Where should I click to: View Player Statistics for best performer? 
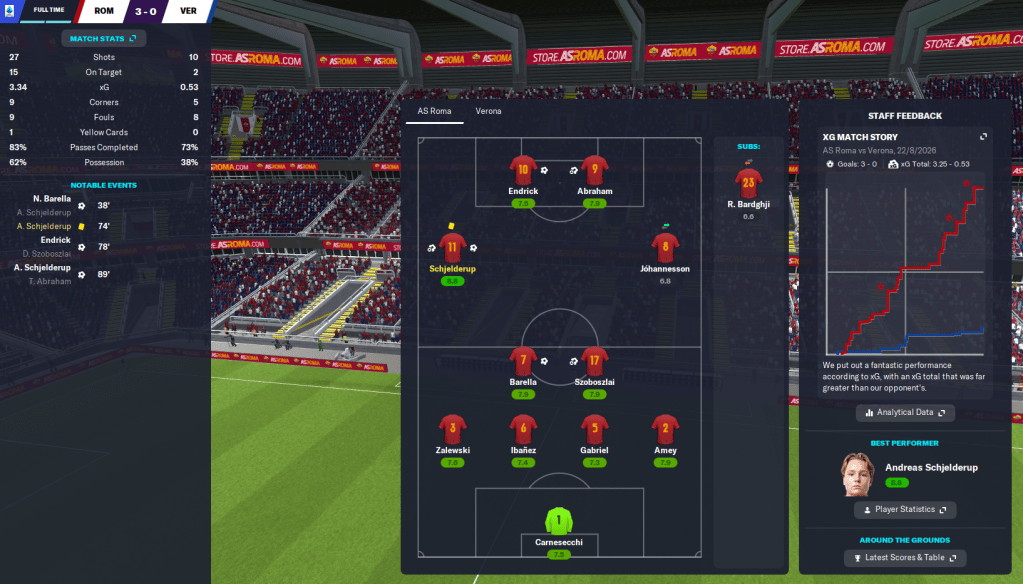pyautogui.click(x=905, y=510)
